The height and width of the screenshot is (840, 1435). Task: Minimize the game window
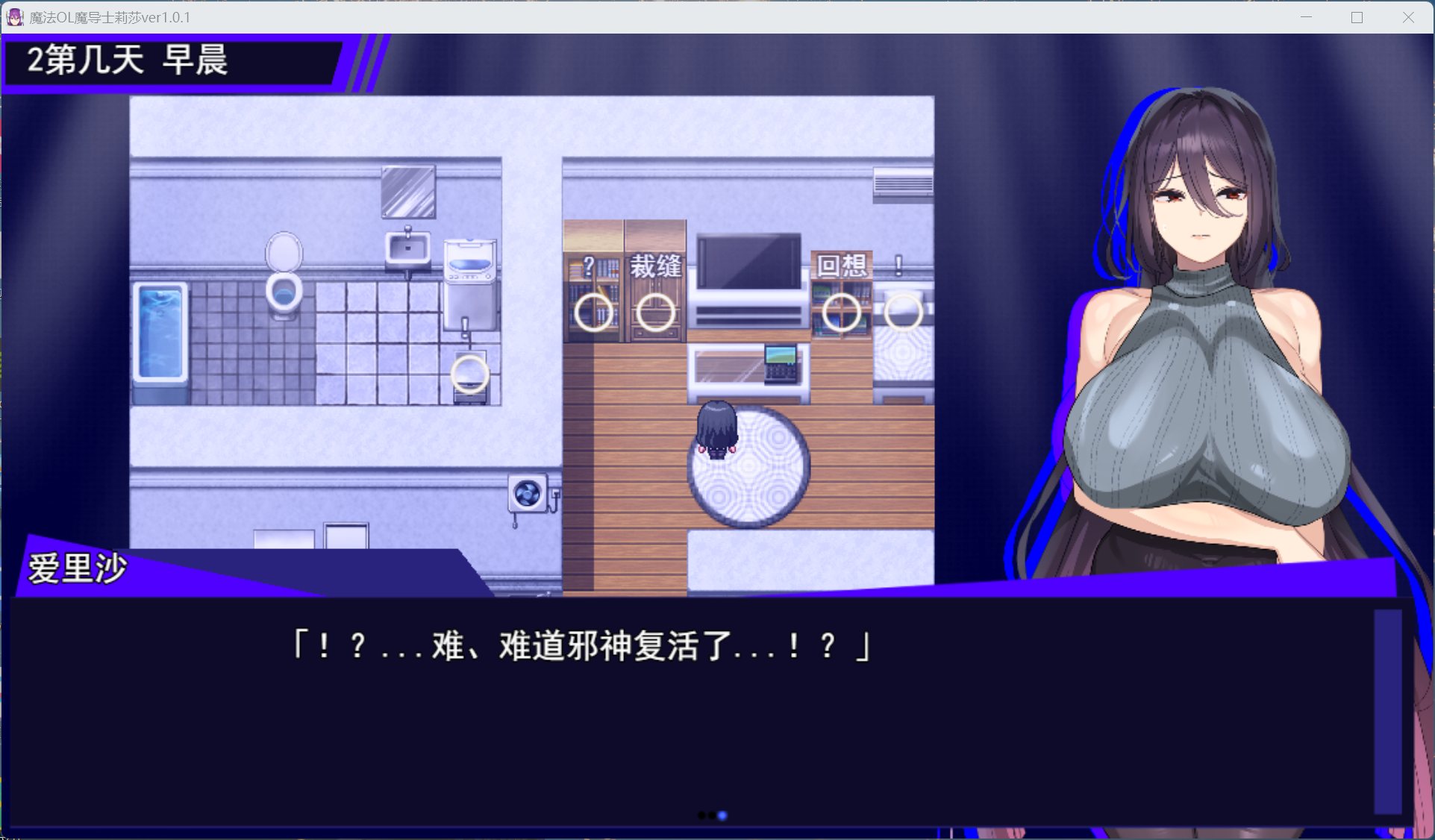1304,16
